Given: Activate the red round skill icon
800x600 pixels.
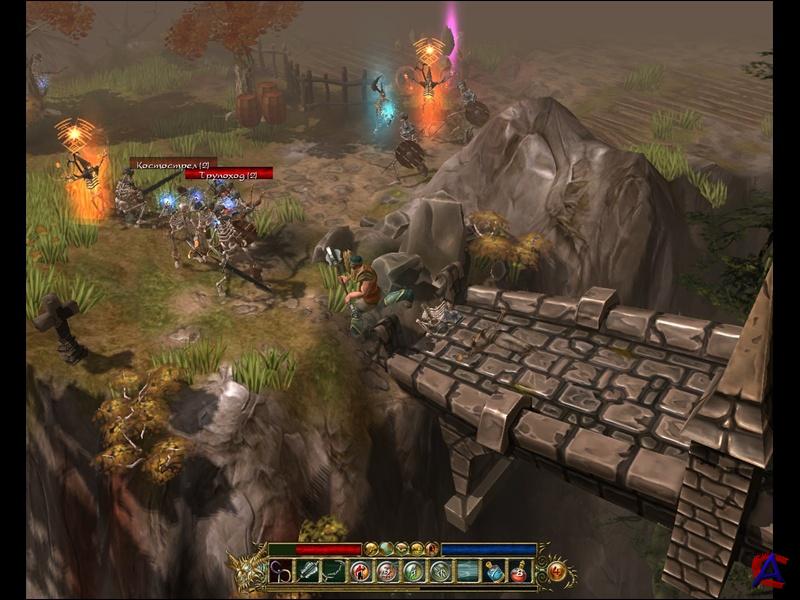Looking at the screenshot, I should click(360, 572).
